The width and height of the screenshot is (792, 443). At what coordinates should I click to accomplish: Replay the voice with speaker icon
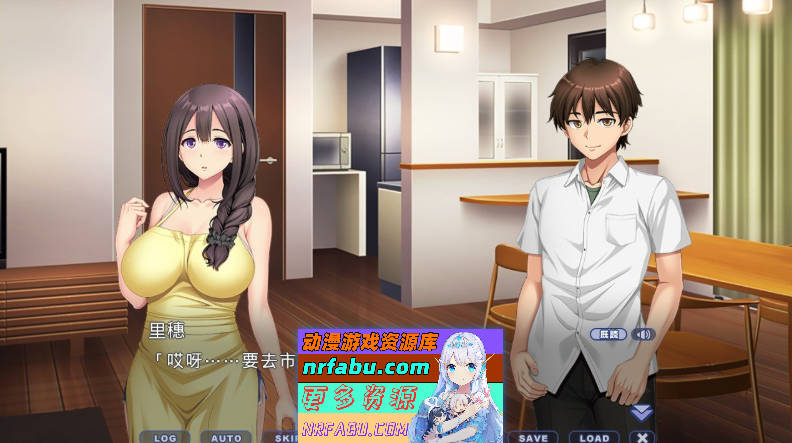643,334
